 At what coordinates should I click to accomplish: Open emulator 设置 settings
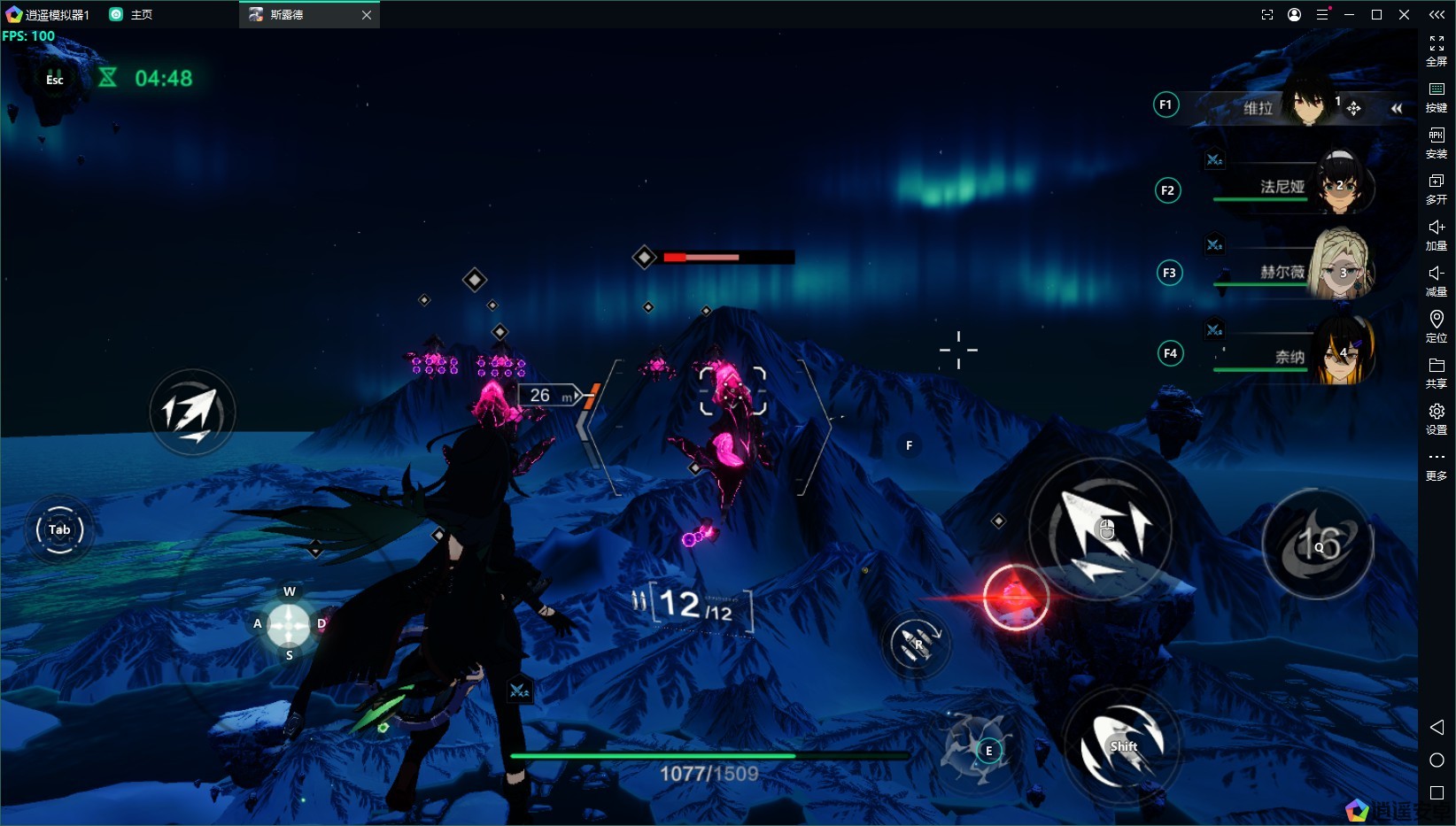(x=1437, y=418)
